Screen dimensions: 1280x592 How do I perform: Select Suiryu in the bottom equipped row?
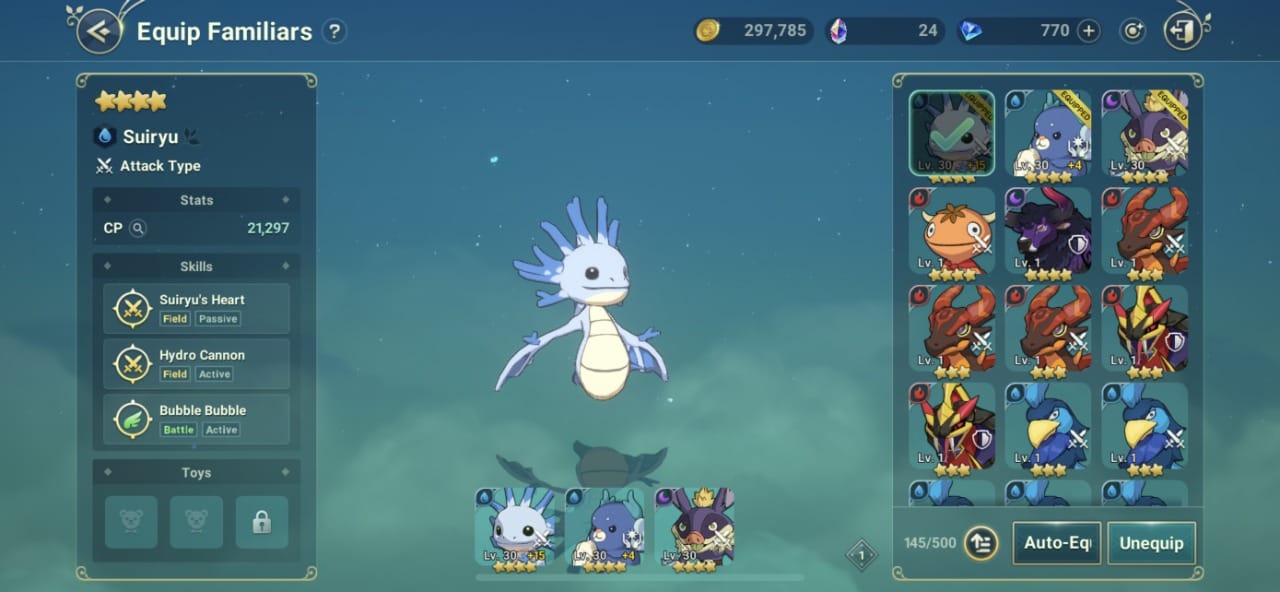515,529
